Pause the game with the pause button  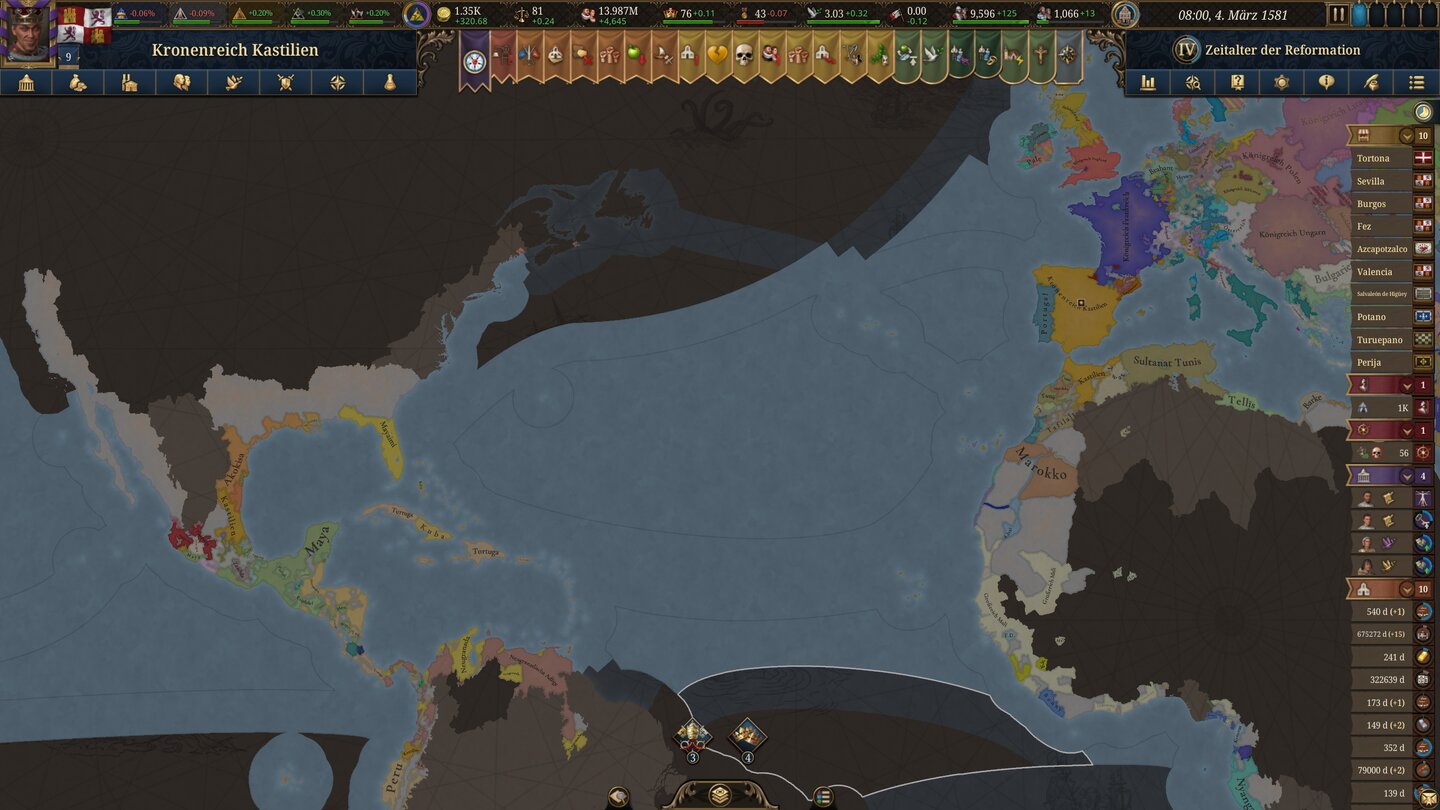click(x=1337, y=13)
